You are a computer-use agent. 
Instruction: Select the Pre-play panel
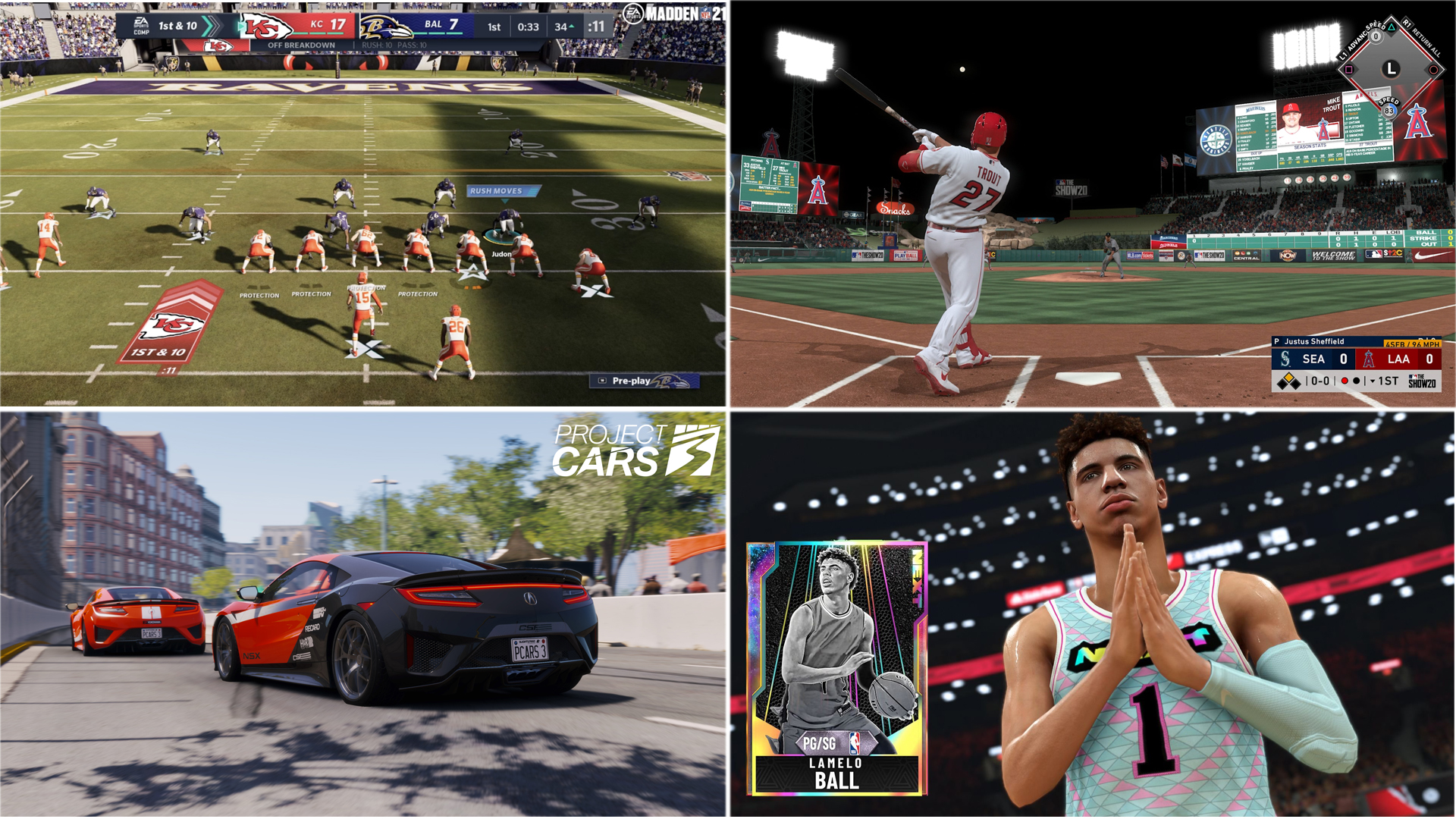coord(644,381)
